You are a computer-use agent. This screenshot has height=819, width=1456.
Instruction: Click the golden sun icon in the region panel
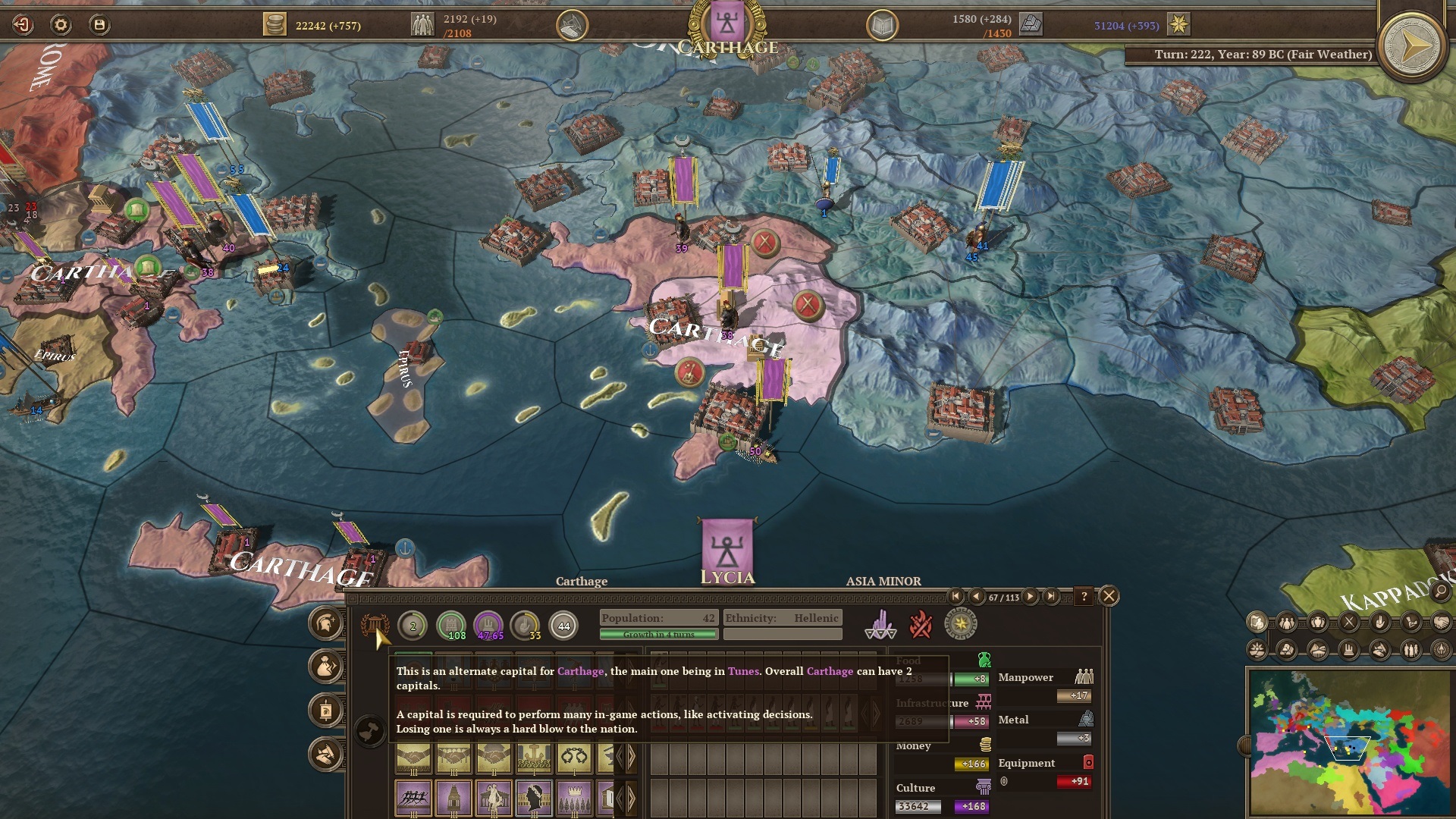(962, 624)
